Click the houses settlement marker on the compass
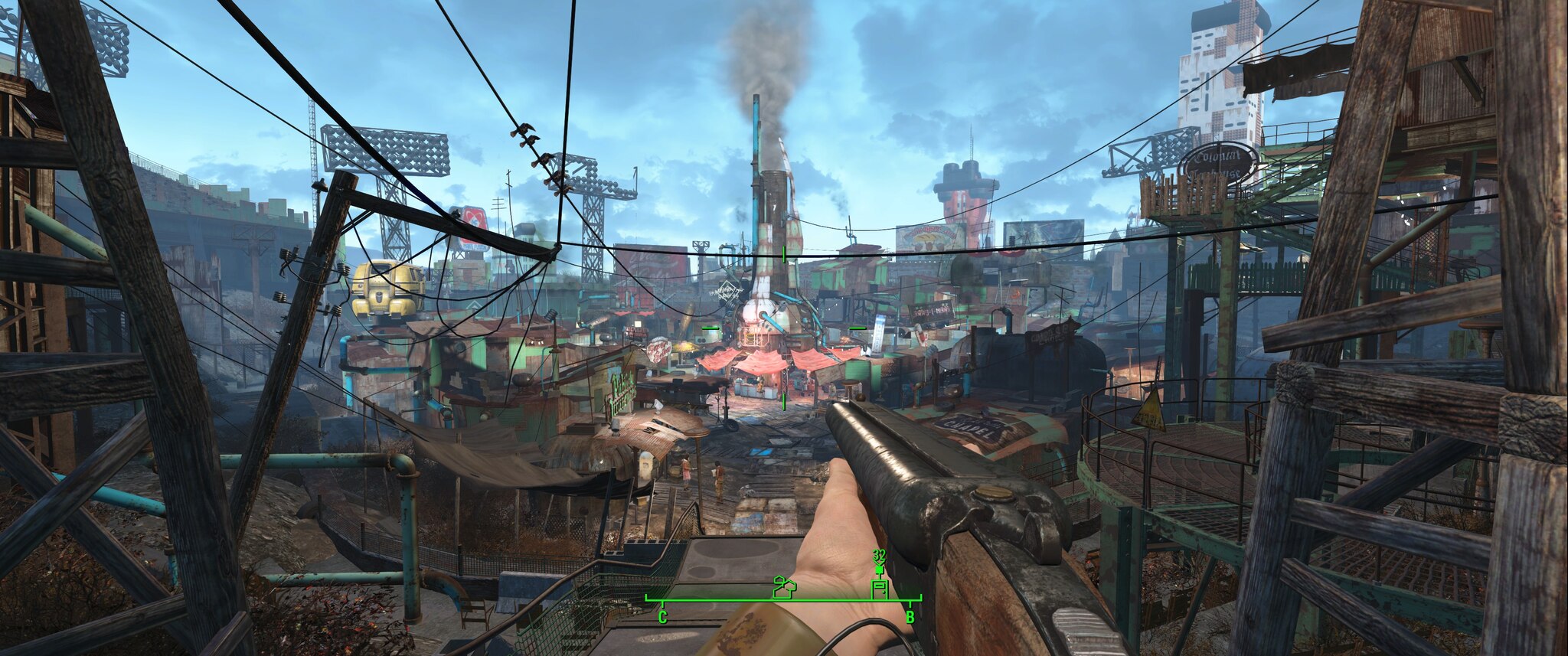 (x=784, y=588)
